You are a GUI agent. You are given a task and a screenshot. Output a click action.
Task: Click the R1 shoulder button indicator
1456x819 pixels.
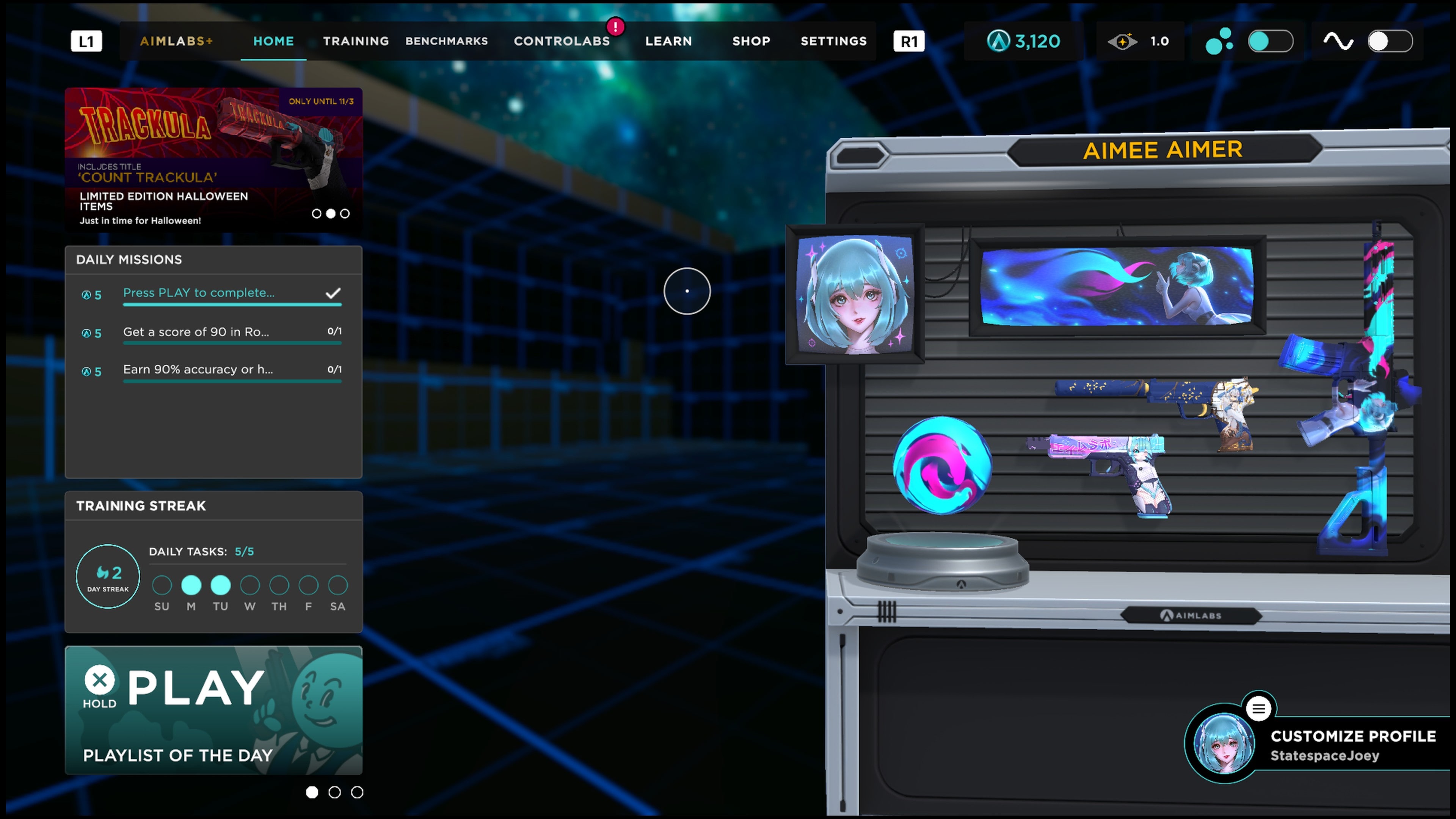click(x=908, y=41)
